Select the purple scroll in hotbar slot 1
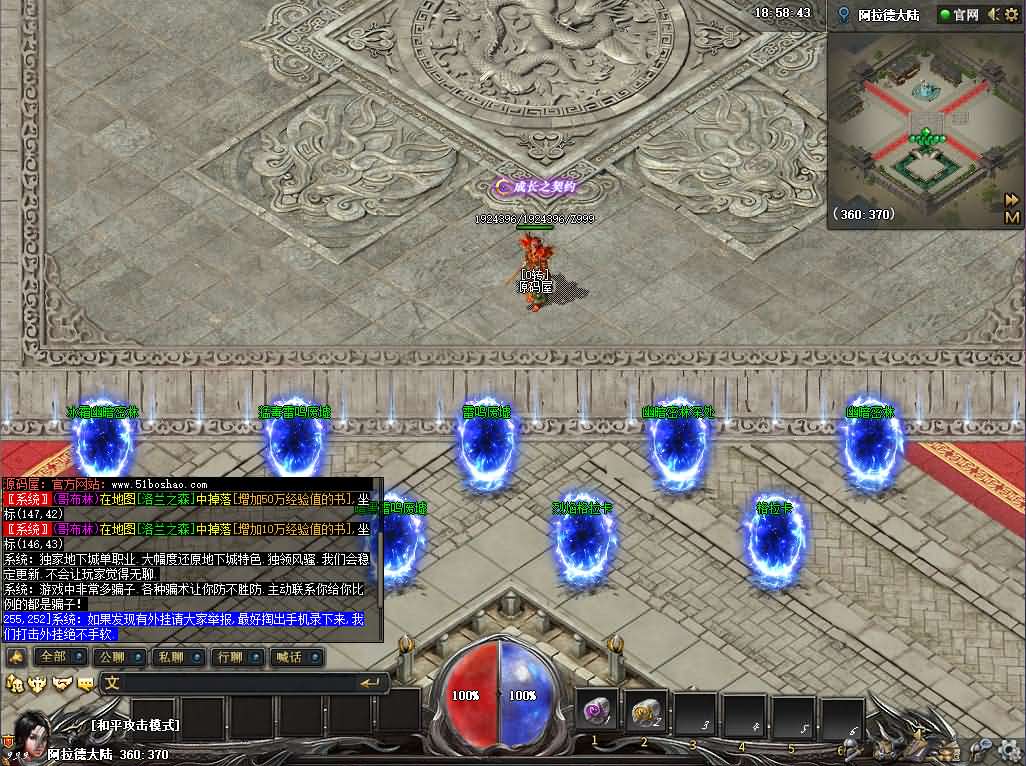The width and height of the screenshot is (1026, 766). point(598,712)
